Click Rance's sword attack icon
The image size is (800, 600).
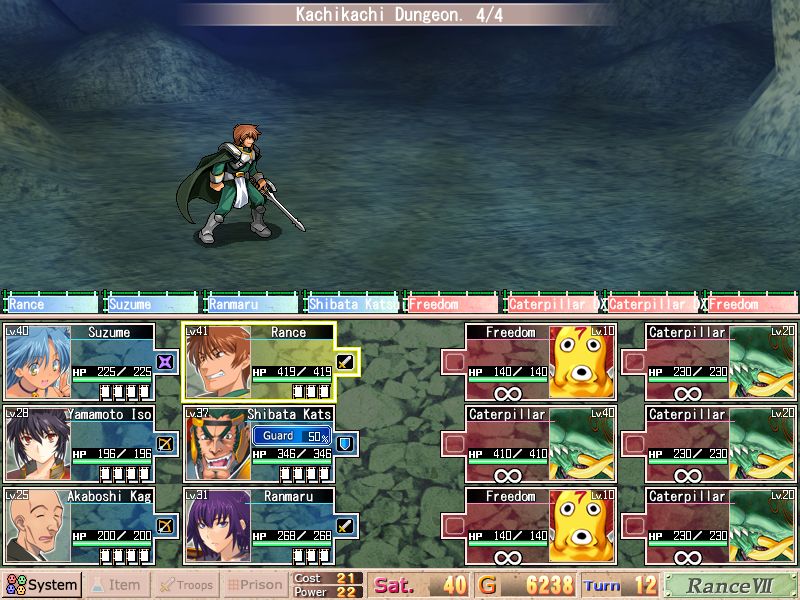[x=345, y=361]
